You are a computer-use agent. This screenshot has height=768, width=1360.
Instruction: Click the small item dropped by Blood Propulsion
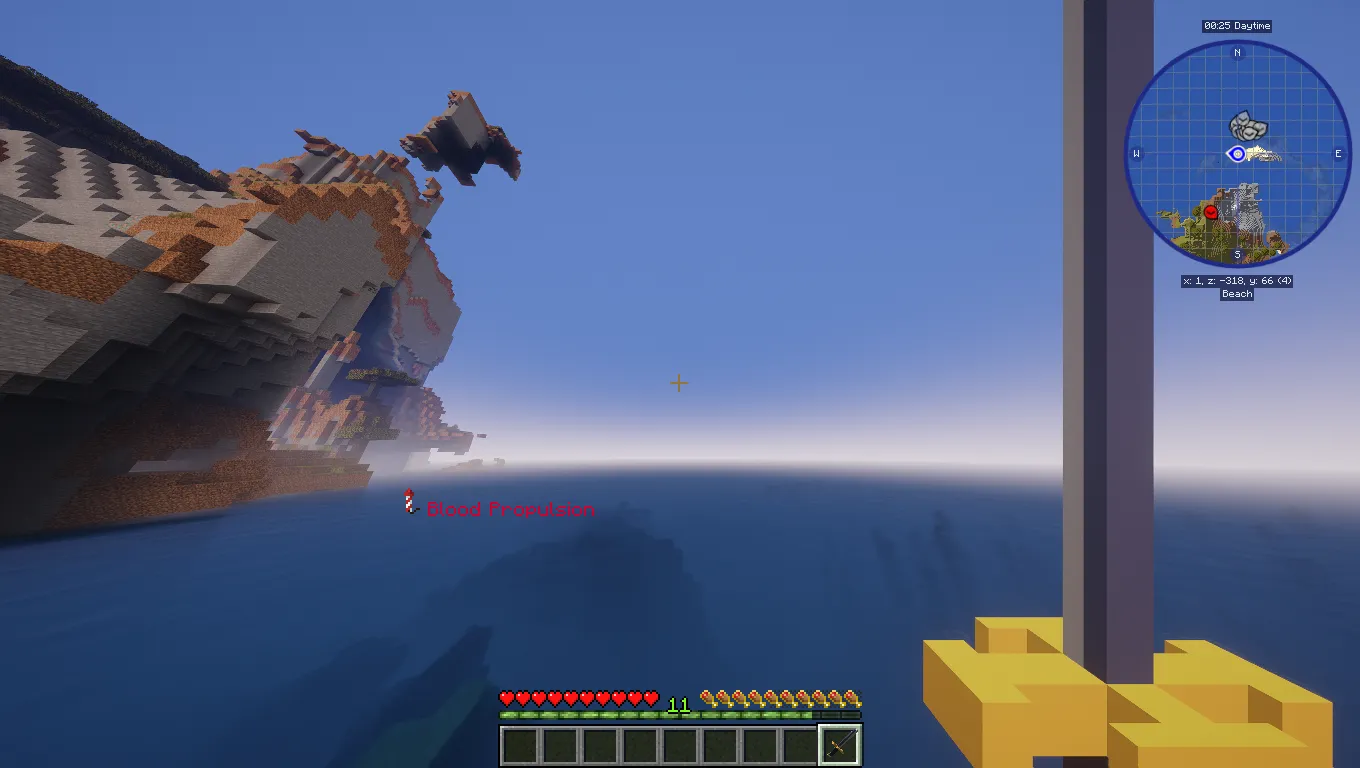[x=409, y=503]
